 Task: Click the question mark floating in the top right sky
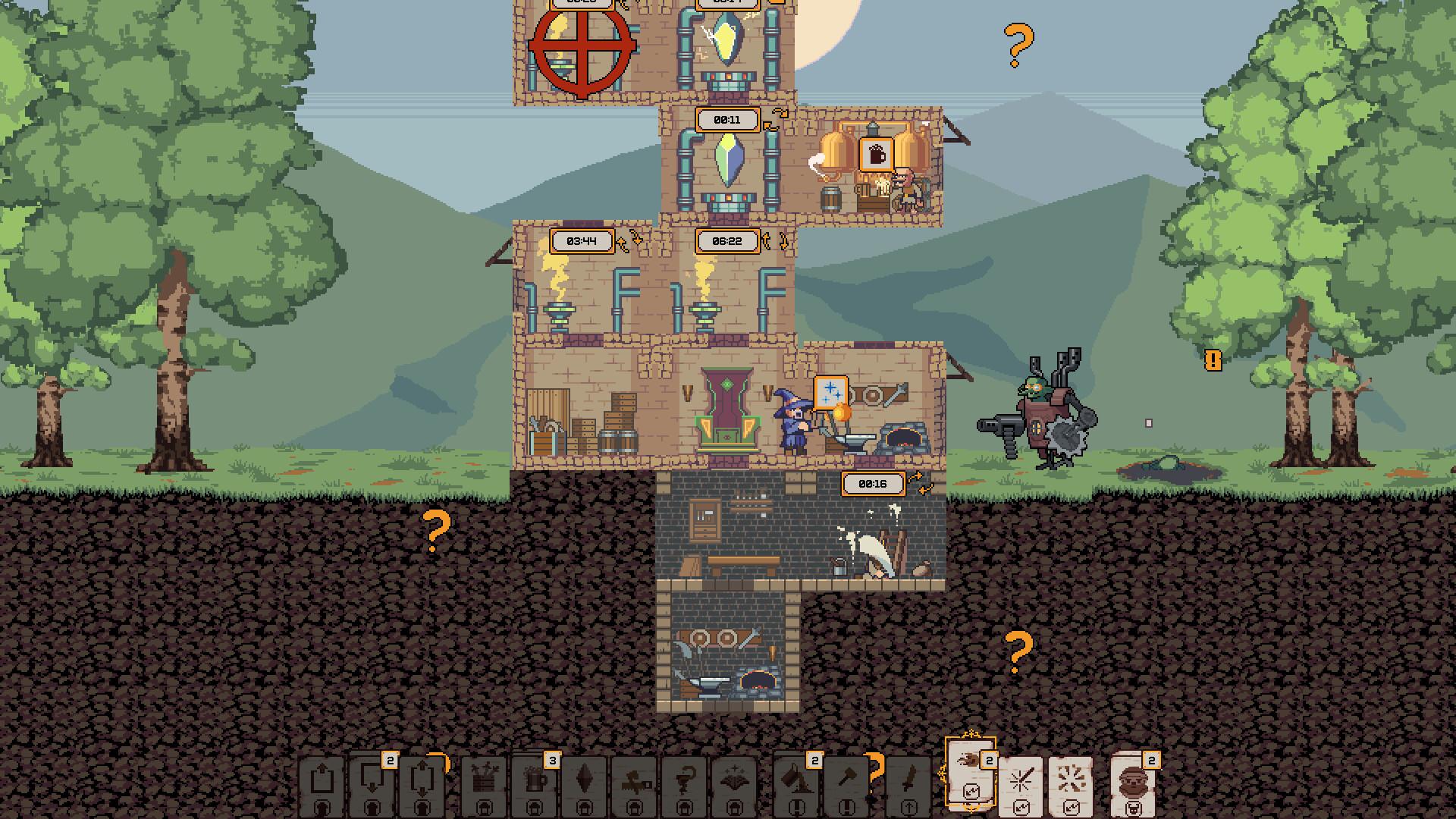pyautogui.click(x=1018, y=45)
